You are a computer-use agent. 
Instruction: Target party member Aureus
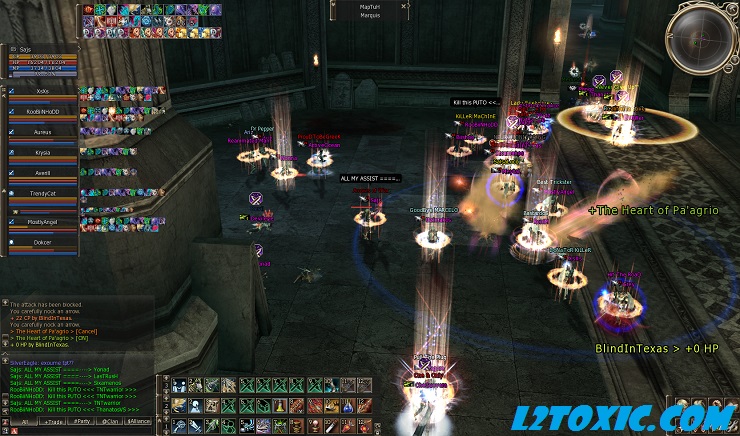(42, 131)
